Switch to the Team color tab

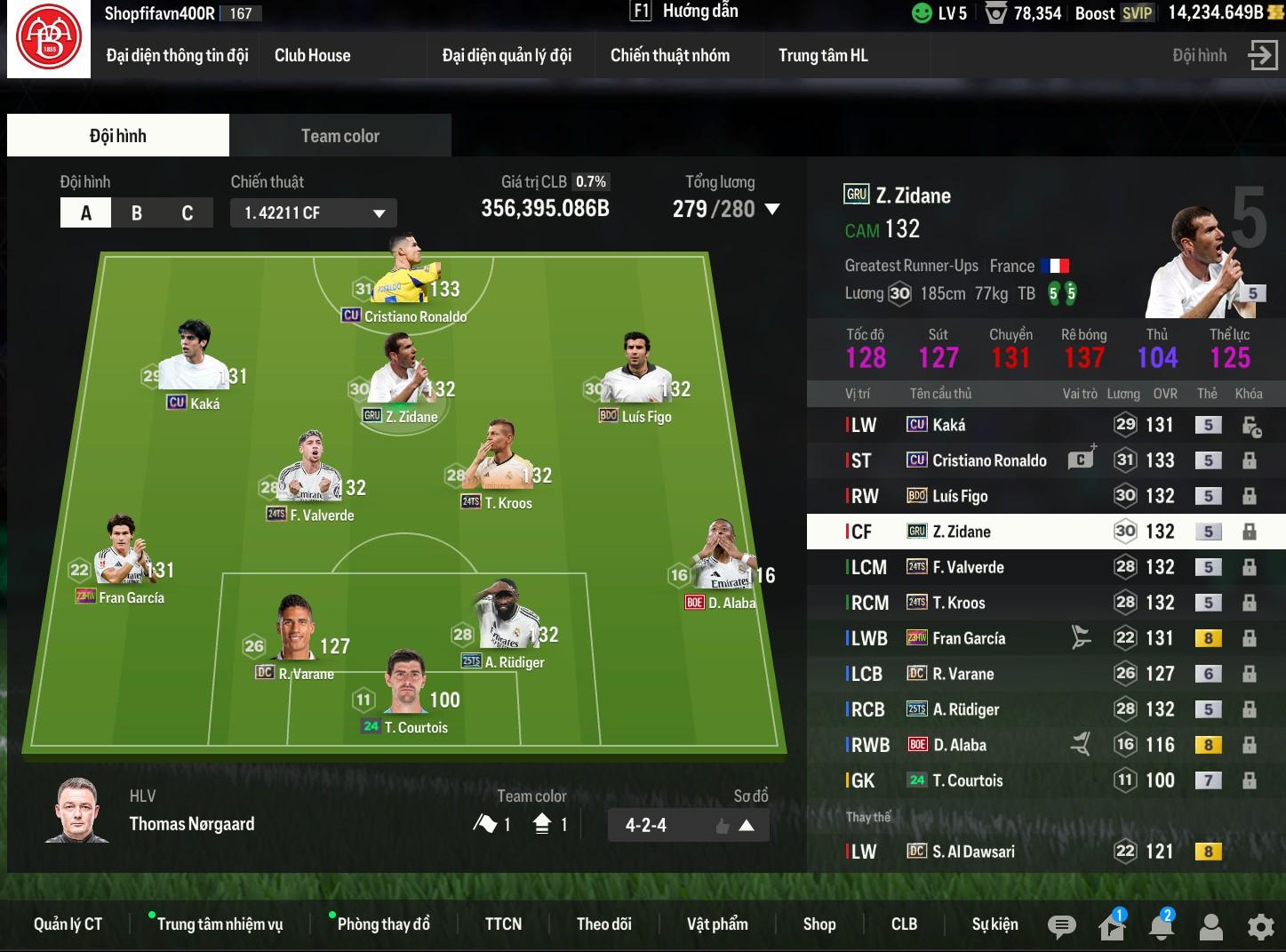pos(339,136)
